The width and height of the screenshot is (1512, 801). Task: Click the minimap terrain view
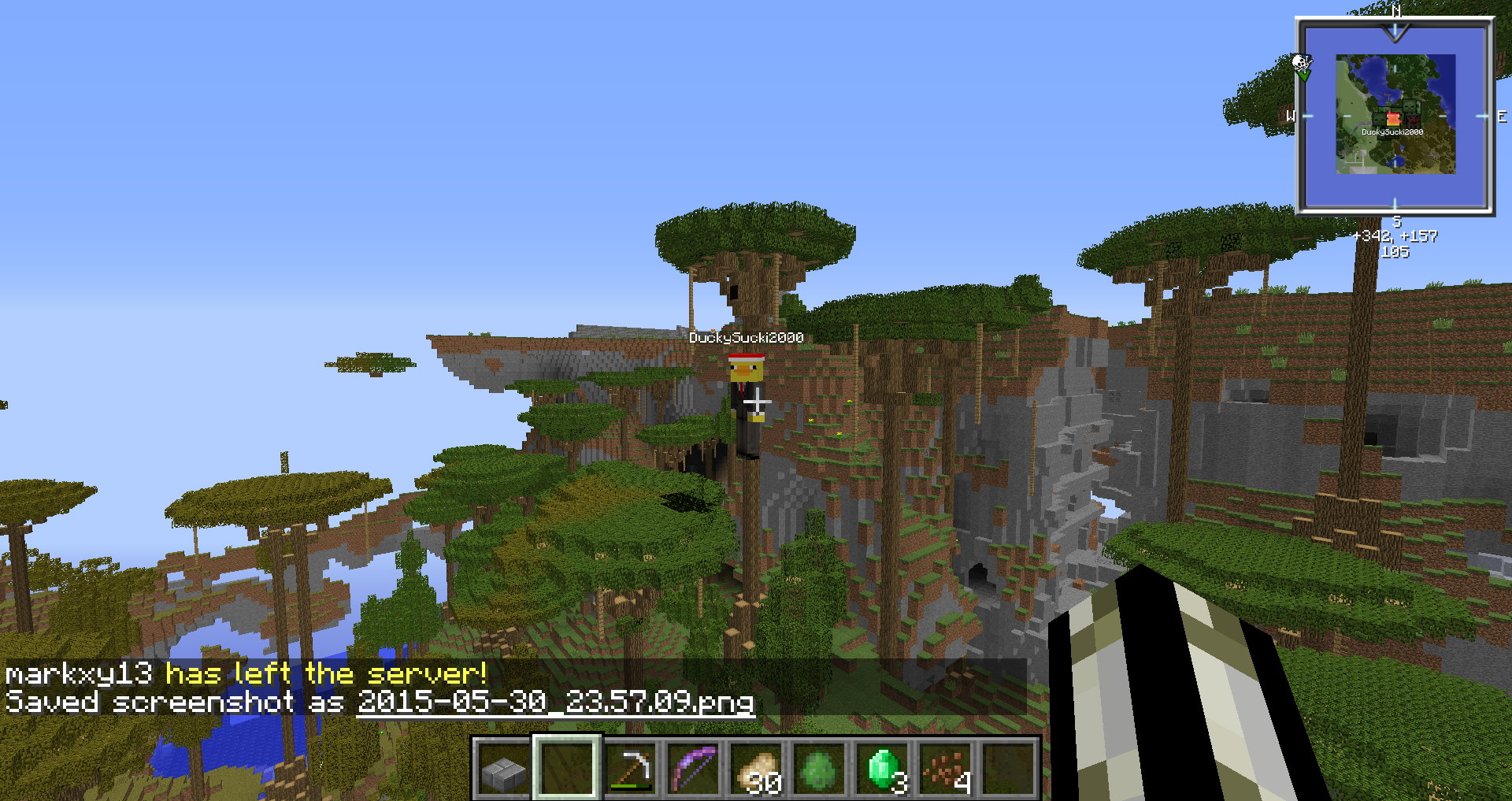tap(1395, 114)
